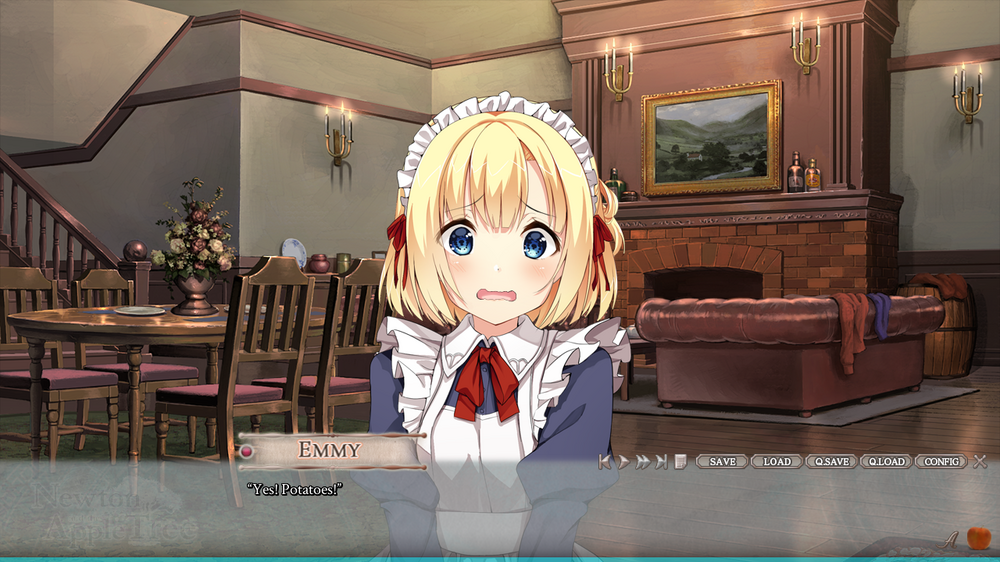Jump back to the previous scene
This screenshot has height=562, width=1000.
click(x=605, y=461)
